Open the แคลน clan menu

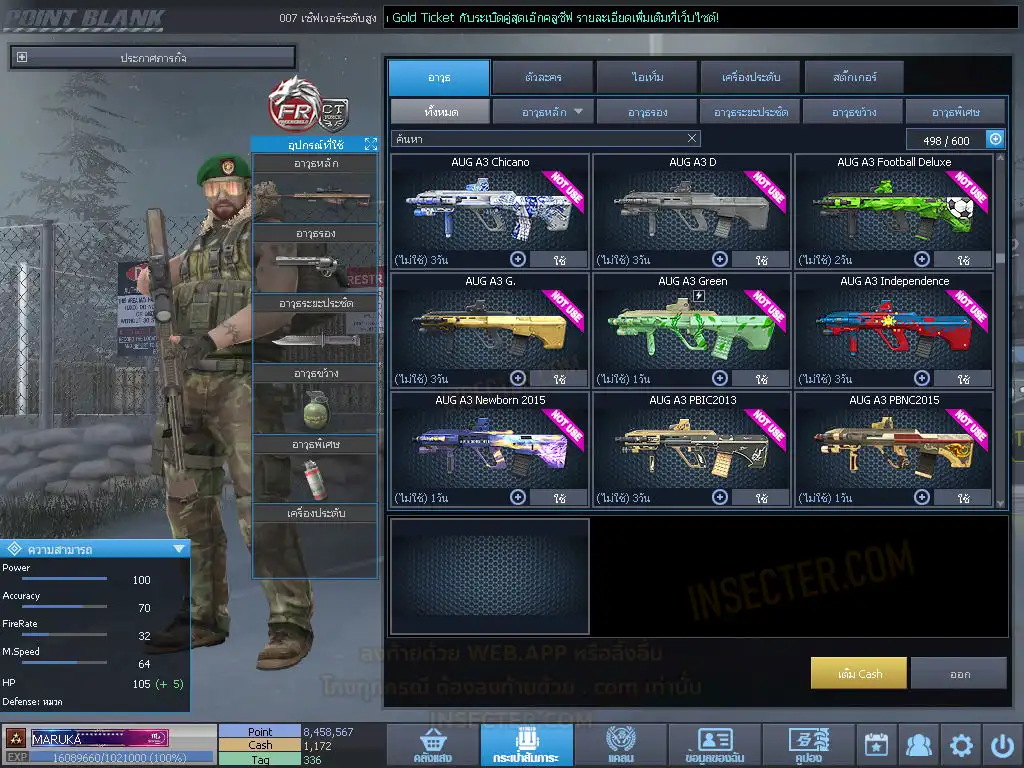(620, 746)
